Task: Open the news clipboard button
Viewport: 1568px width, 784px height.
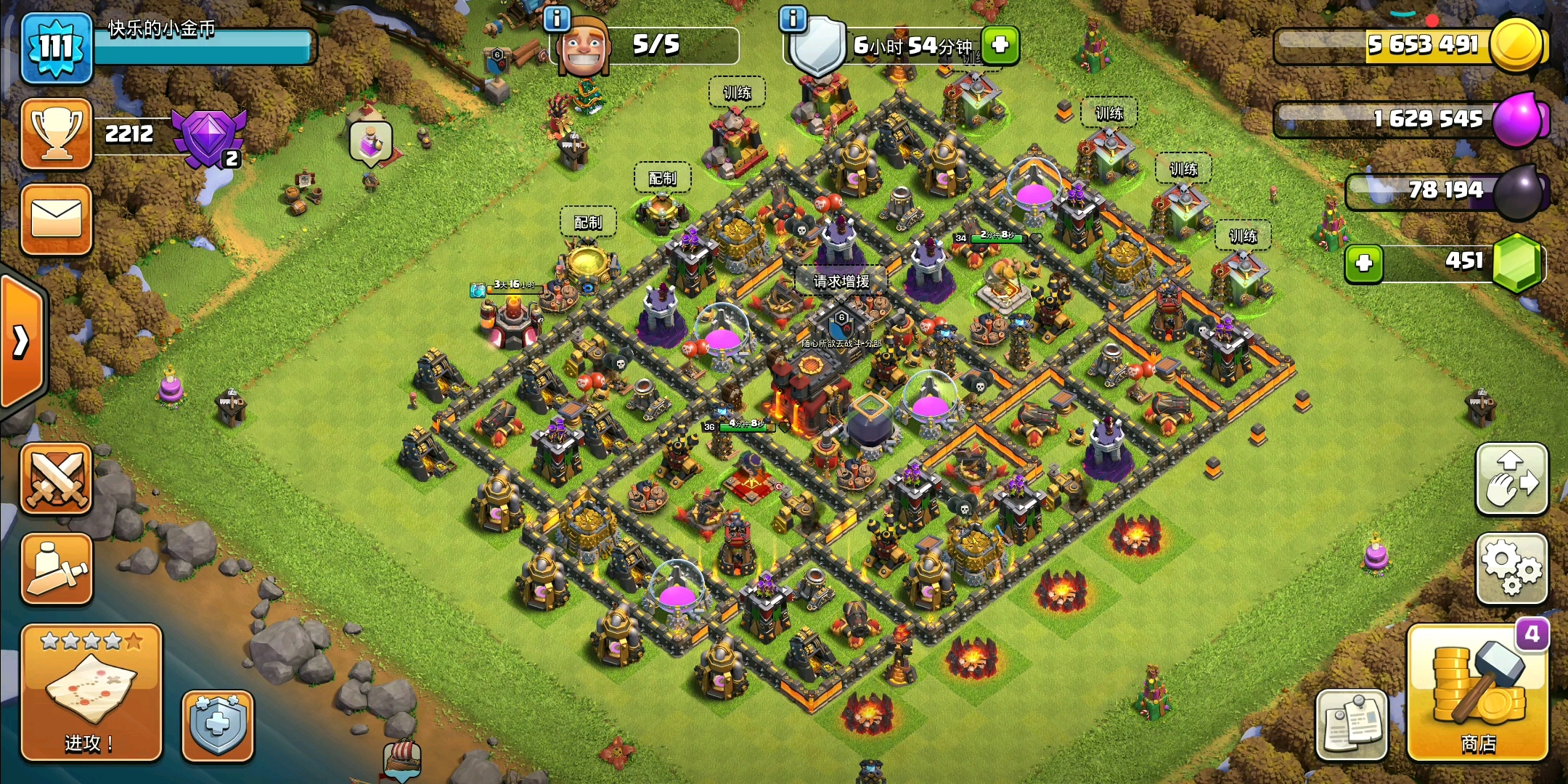Action: click(x=1352, y=724)
